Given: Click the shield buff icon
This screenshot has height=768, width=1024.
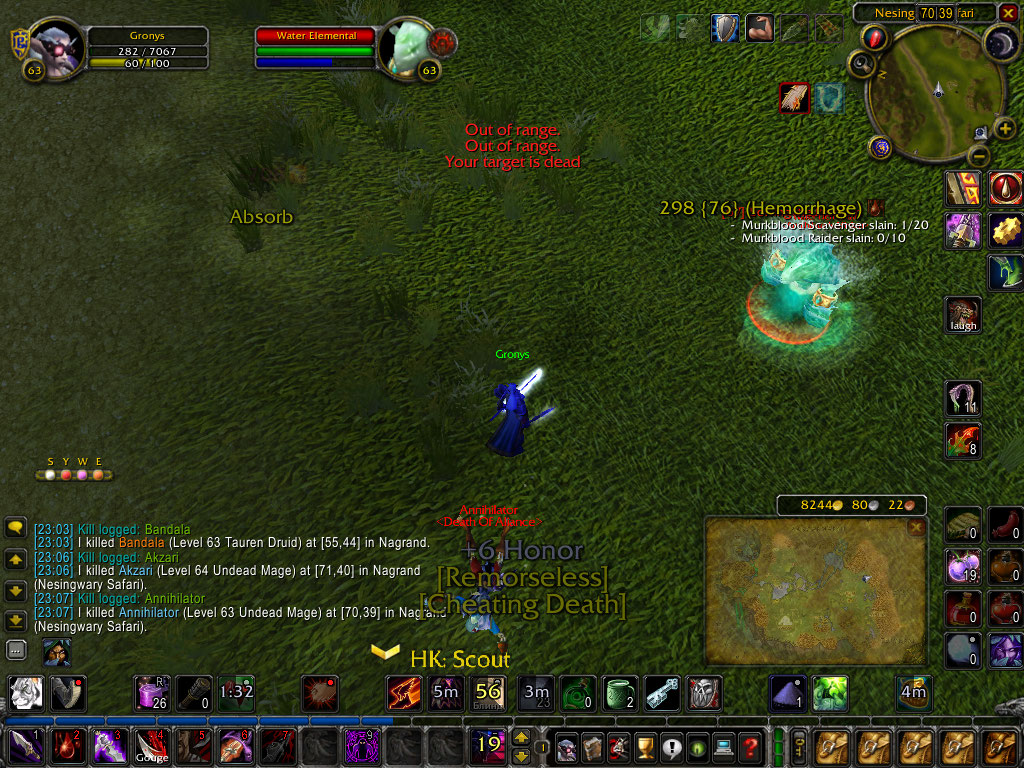Looking at the screenshot, I should click(725, 28).
